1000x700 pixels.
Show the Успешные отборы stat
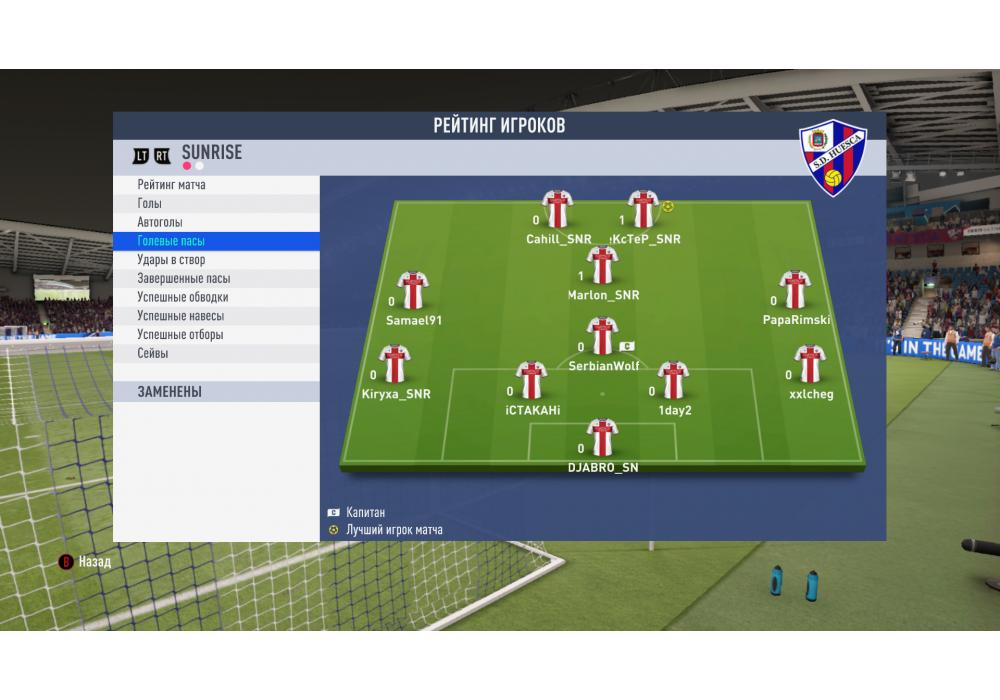180,335
